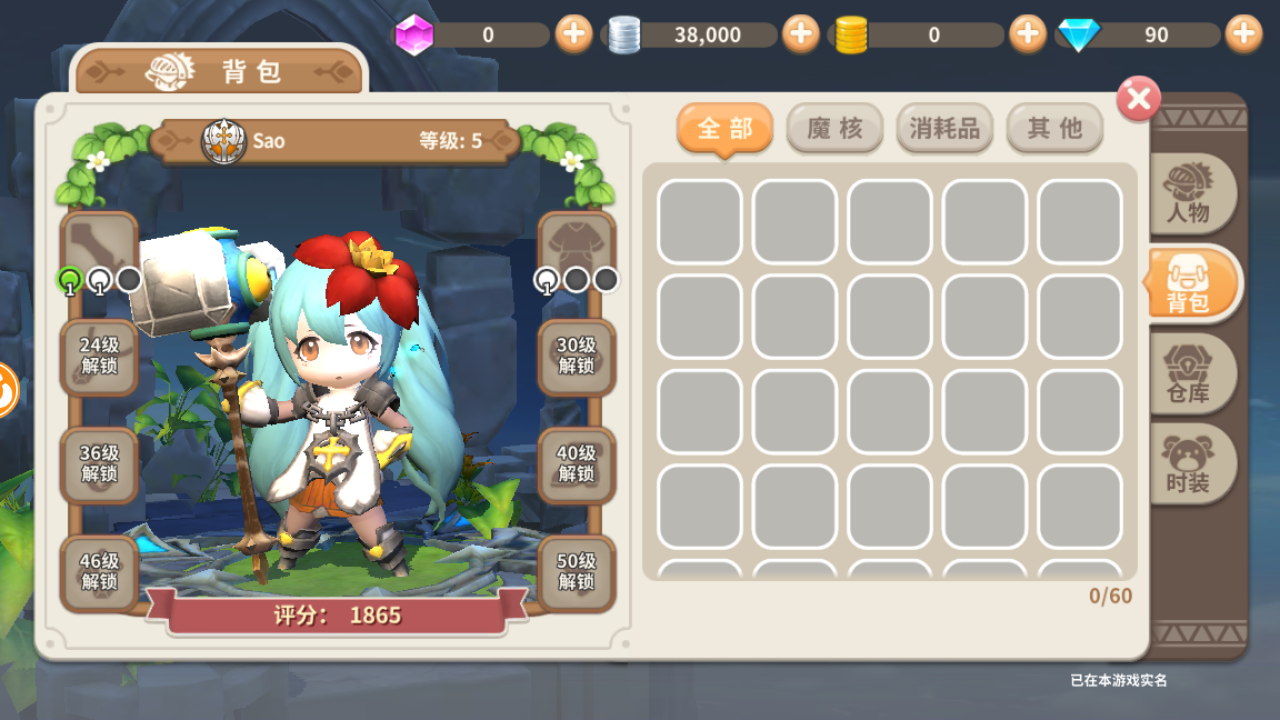Open the 其他 item category

pyautogui.click(x=1054, y=128)
